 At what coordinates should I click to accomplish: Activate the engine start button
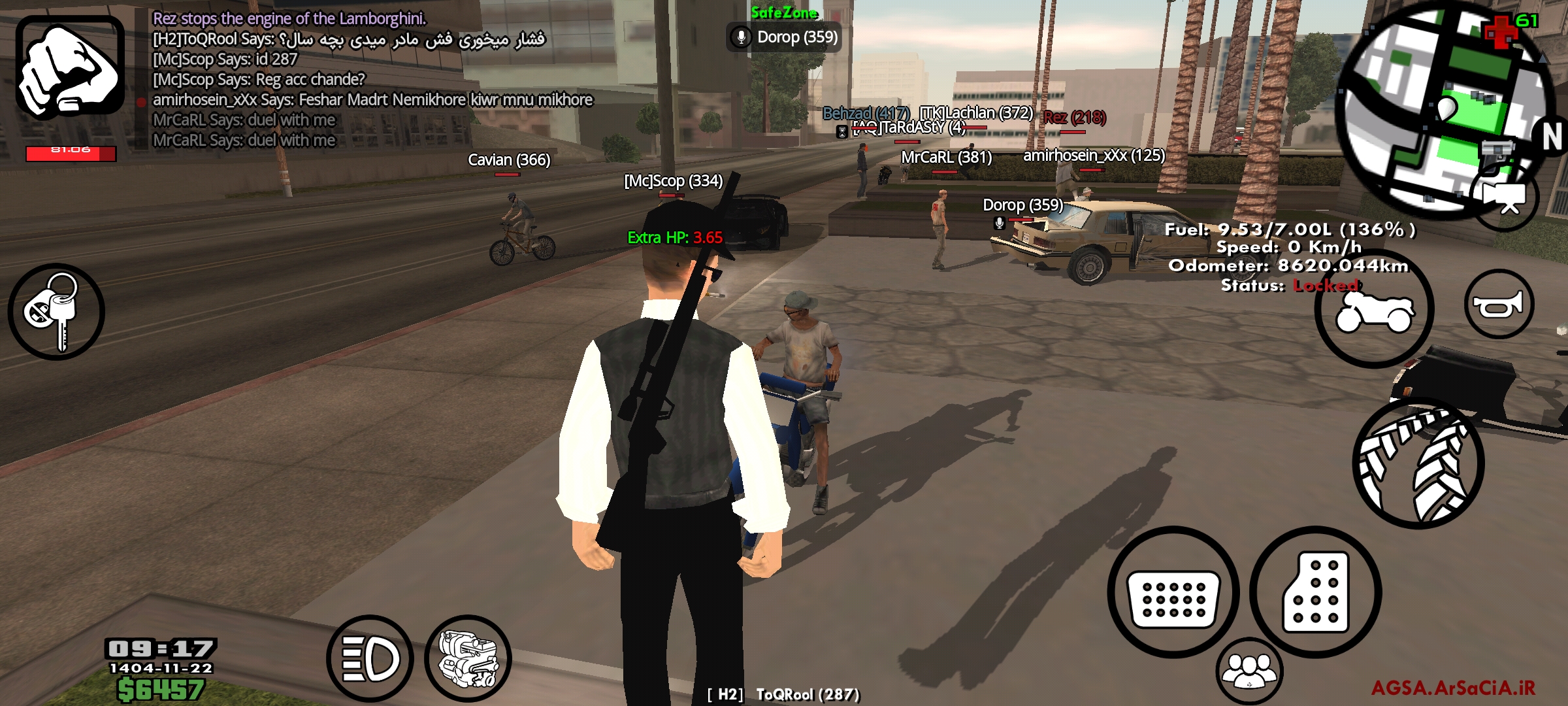(468, 658)
